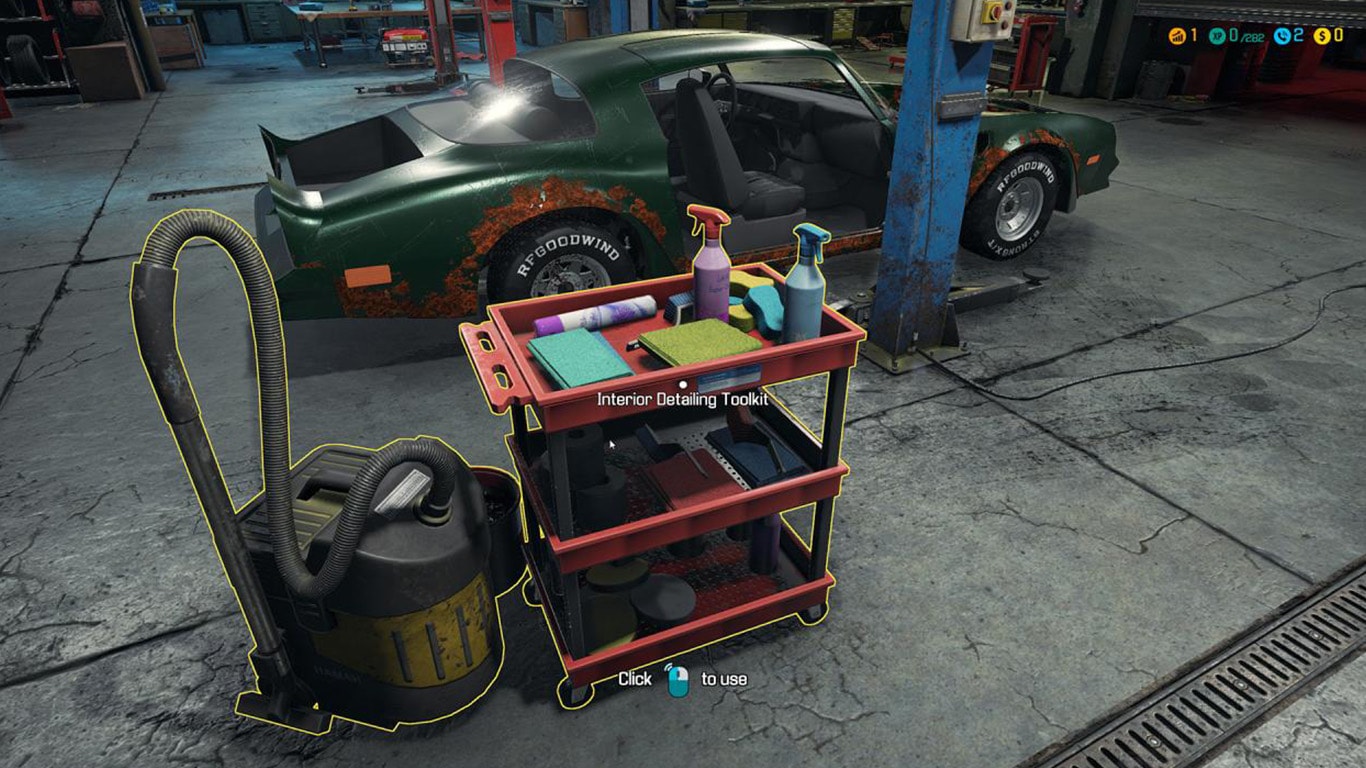The image size is (1366, 768).
Task: Open the blue phone orders icon
Action: [1281, 35]
